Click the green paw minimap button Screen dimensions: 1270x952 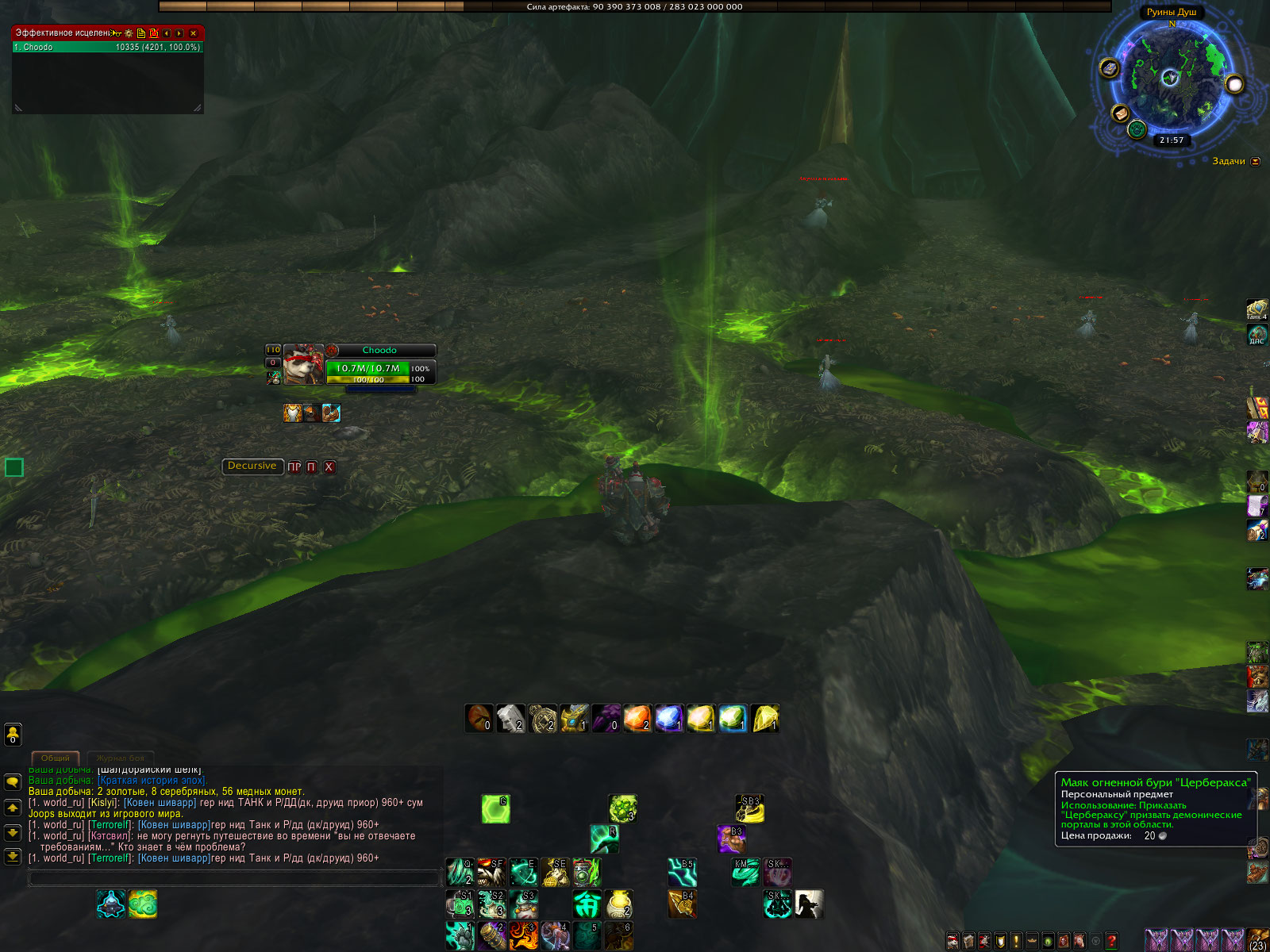tap(1137, 129)
